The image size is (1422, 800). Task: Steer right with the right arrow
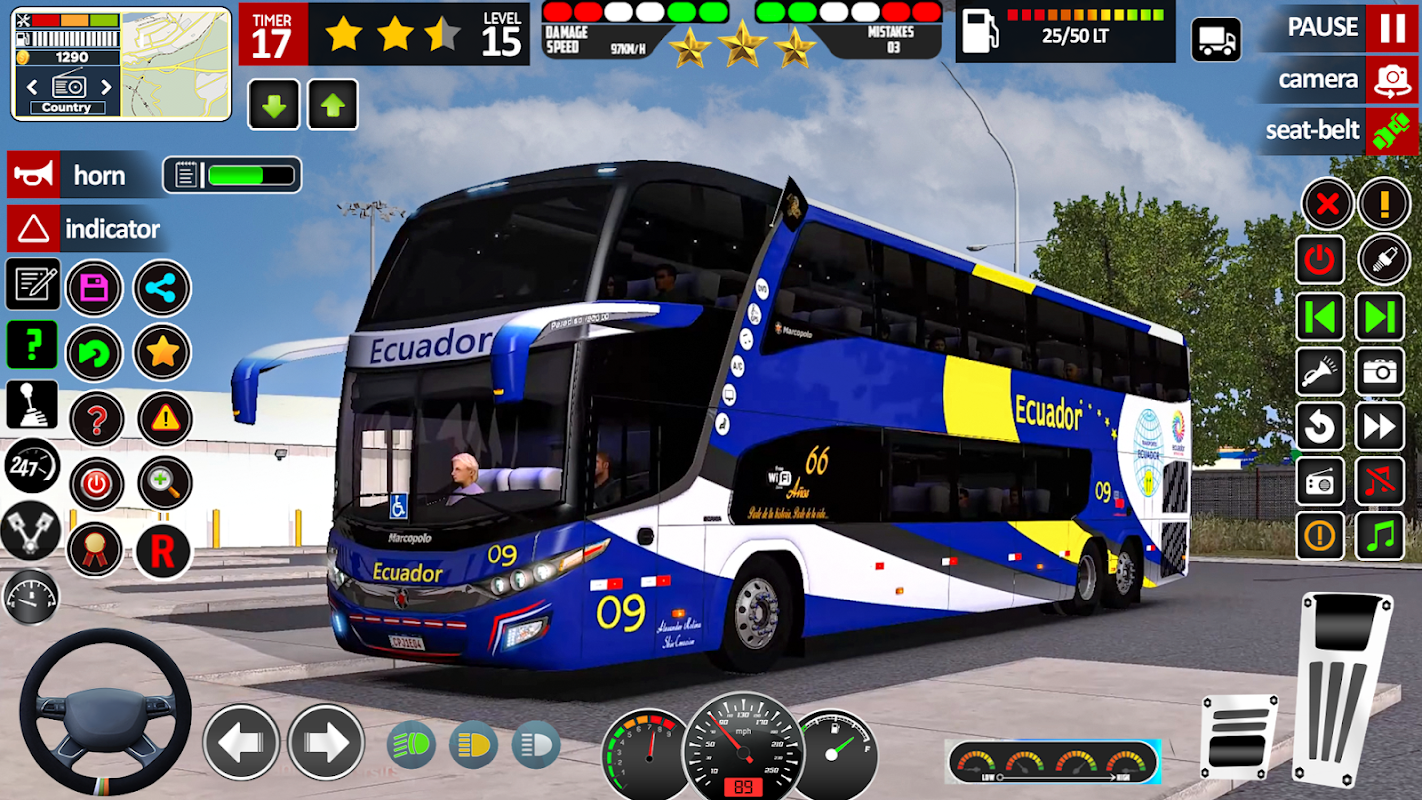326,742
